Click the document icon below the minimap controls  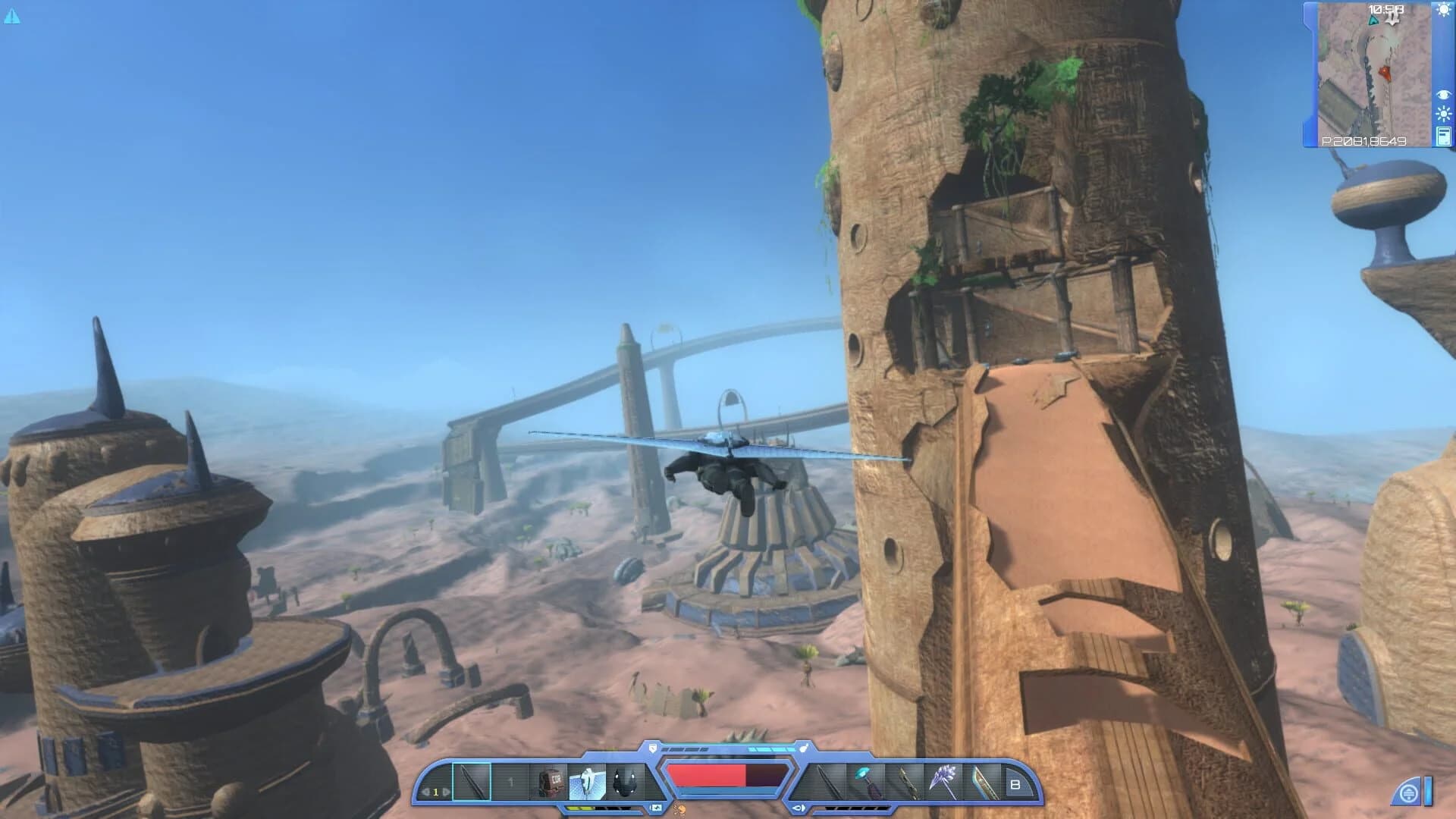[x=1443, y=136]
